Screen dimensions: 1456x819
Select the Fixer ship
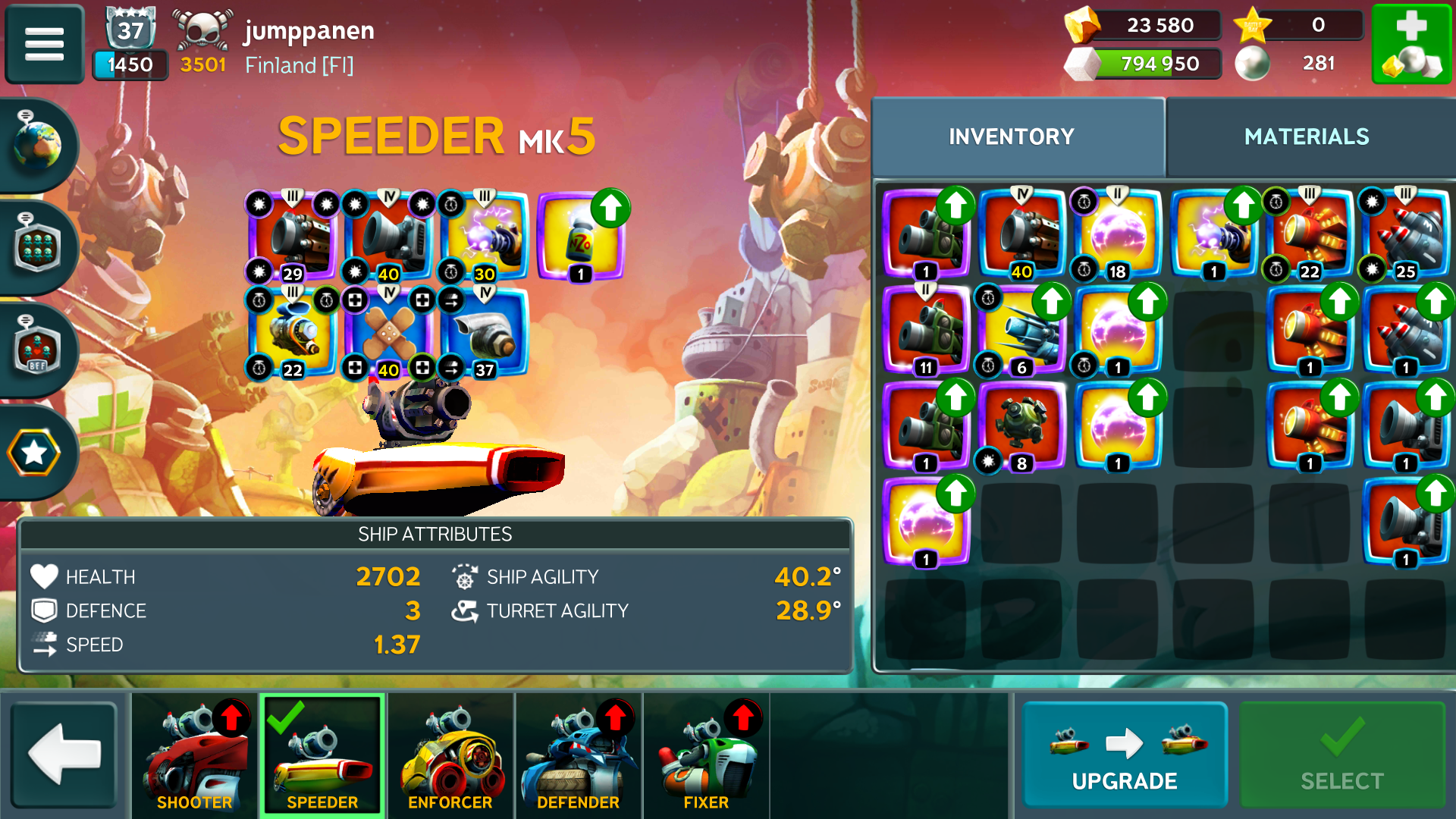tap(706, 755)
